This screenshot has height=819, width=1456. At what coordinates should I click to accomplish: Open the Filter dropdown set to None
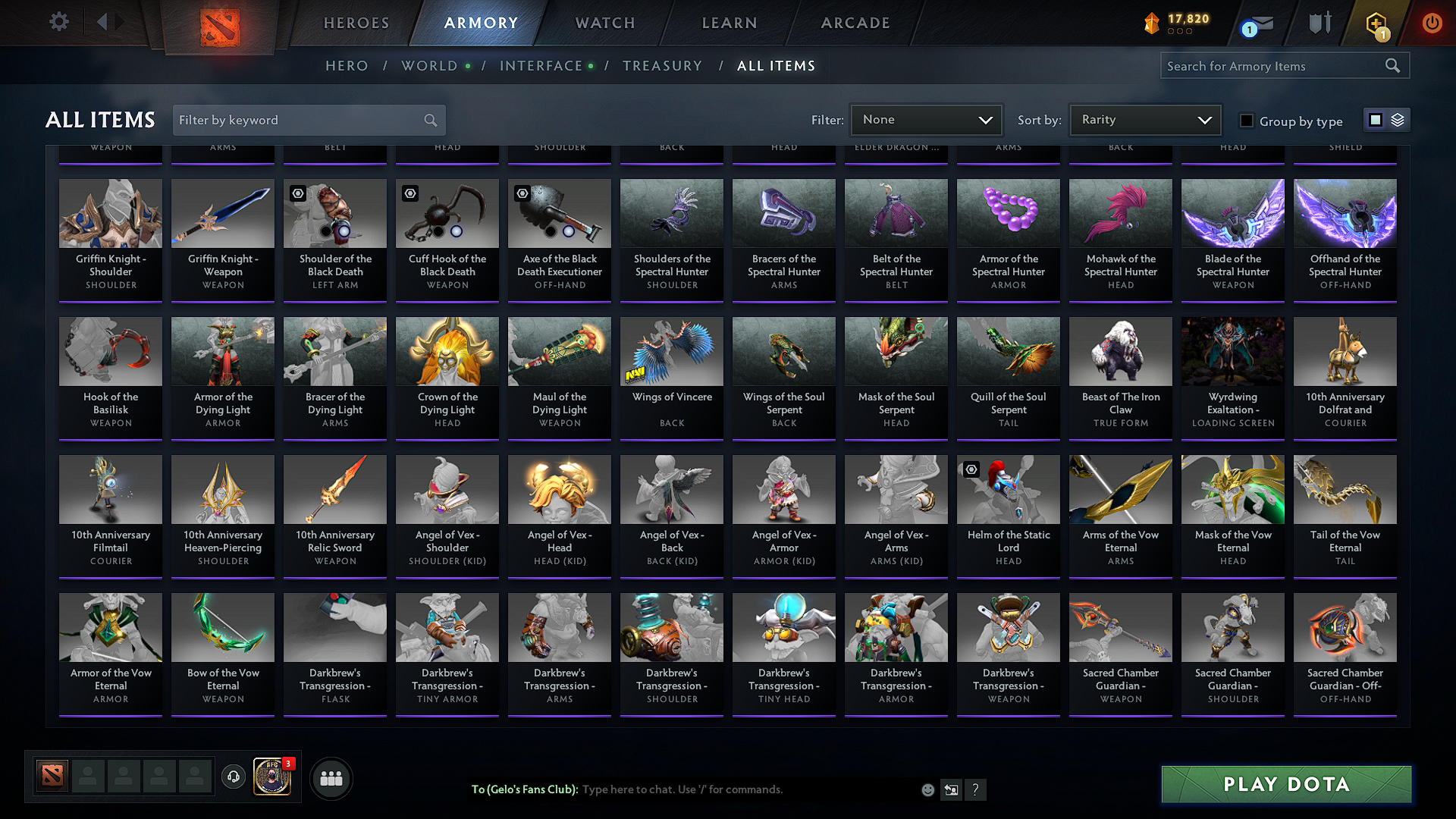(x=926, y=120)
